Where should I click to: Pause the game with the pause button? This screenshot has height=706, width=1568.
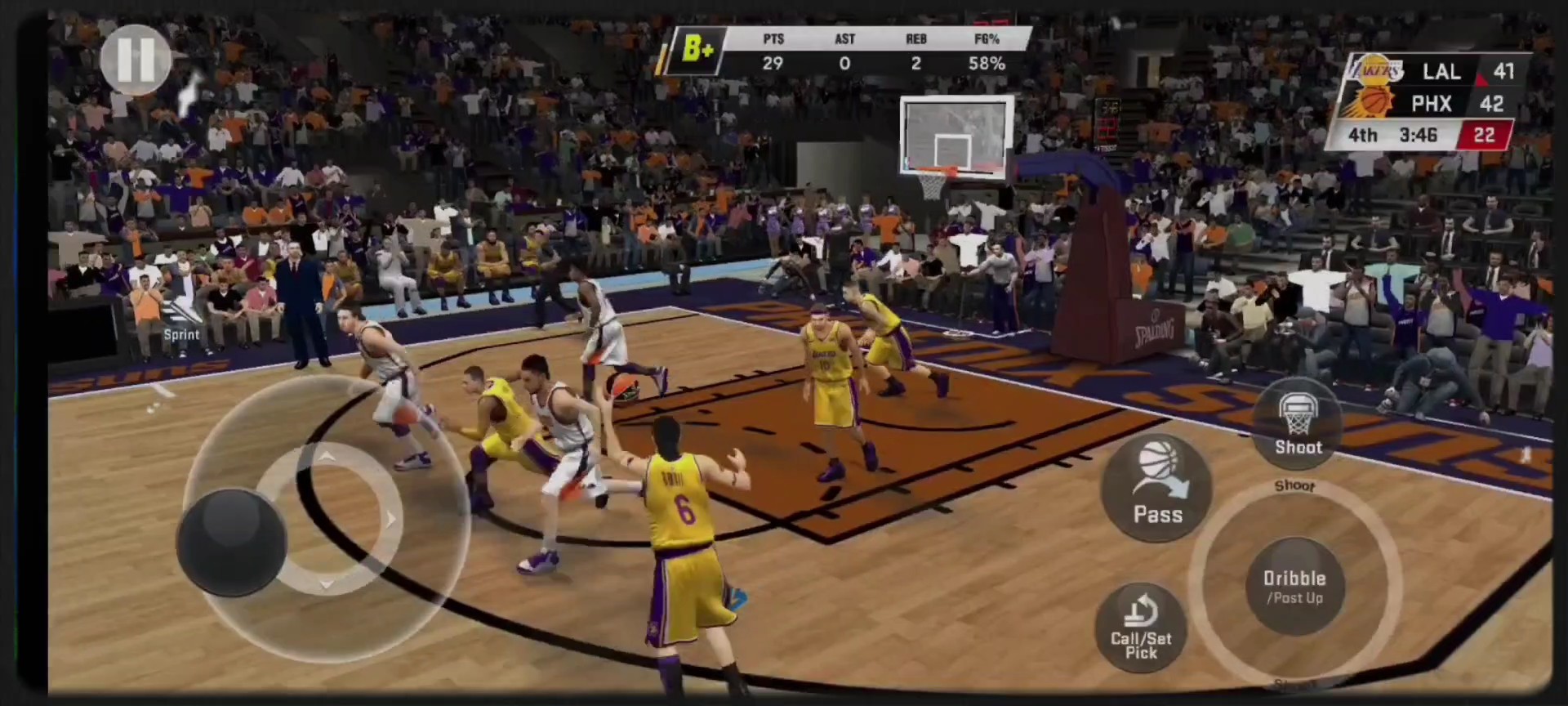coord(136,59)
